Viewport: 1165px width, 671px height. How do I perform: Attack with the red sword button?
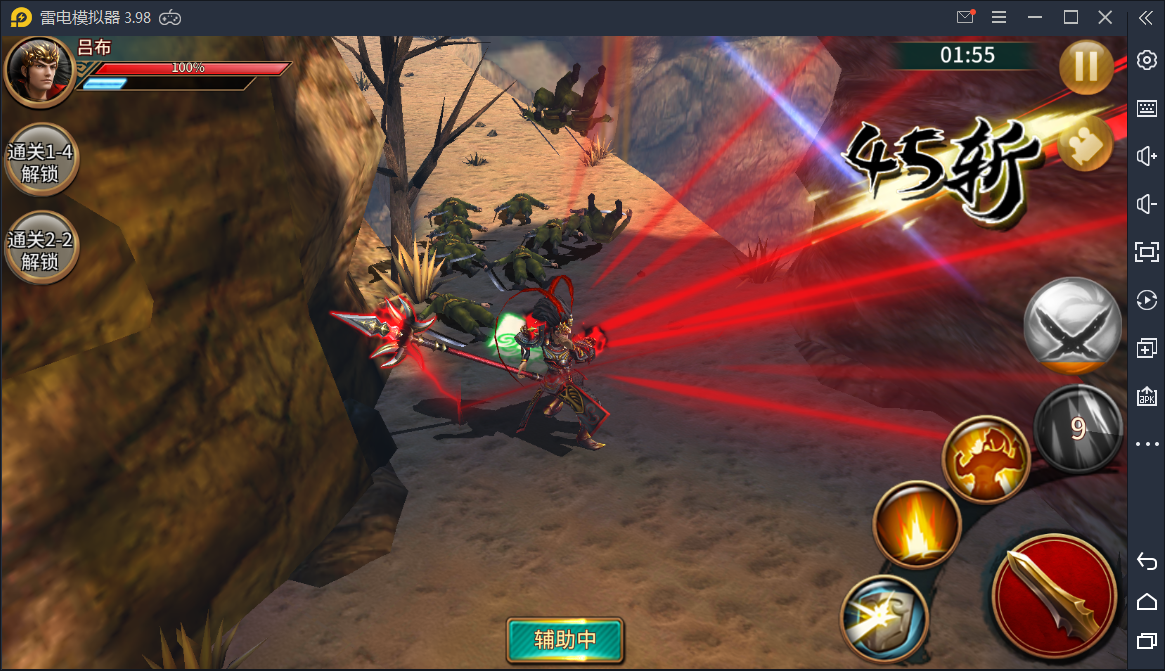coord(1054,596)
